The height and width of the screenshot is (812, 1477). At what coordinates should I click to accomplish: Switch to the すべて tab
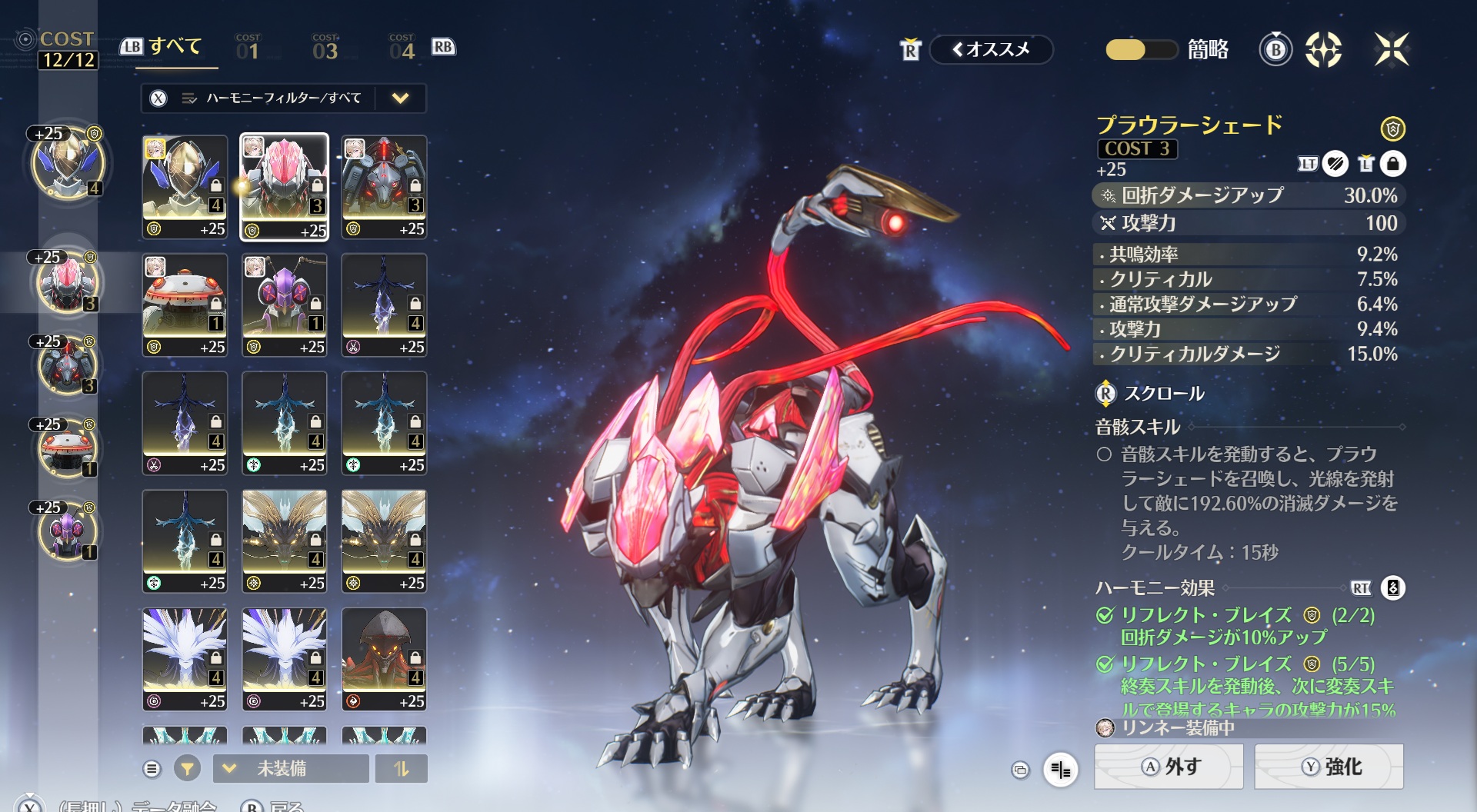point(174,48)
